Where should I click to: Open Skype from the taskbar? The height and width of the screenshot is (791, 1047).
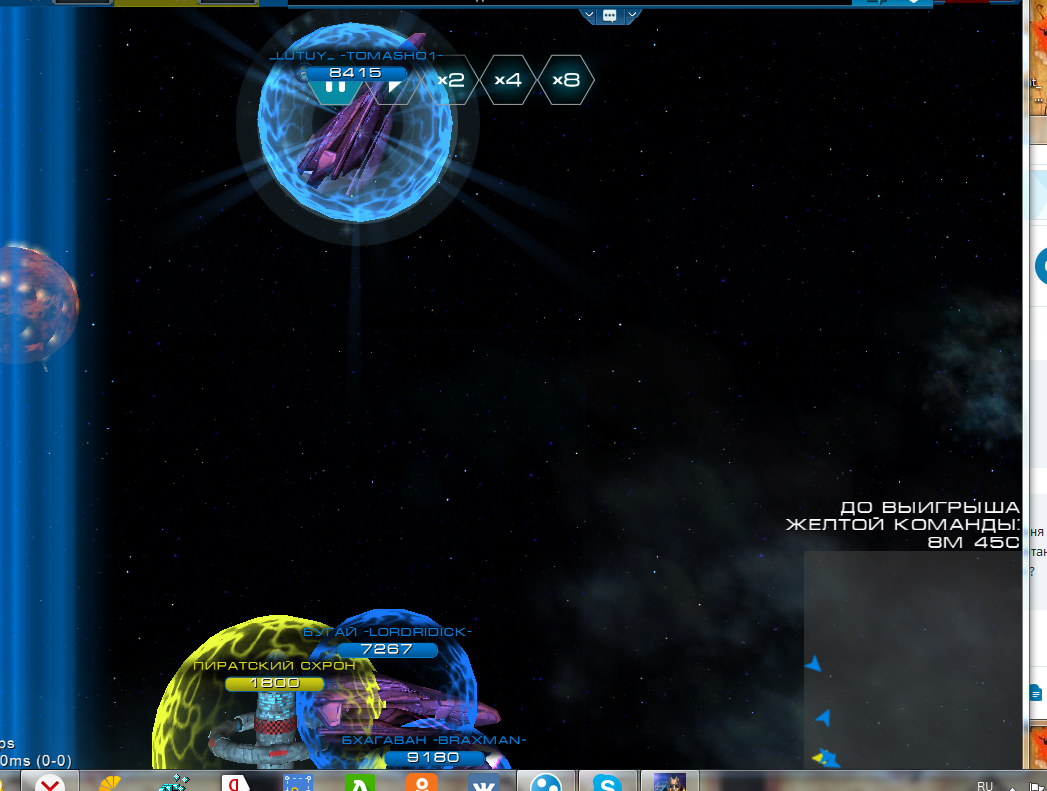click(607, 781)
